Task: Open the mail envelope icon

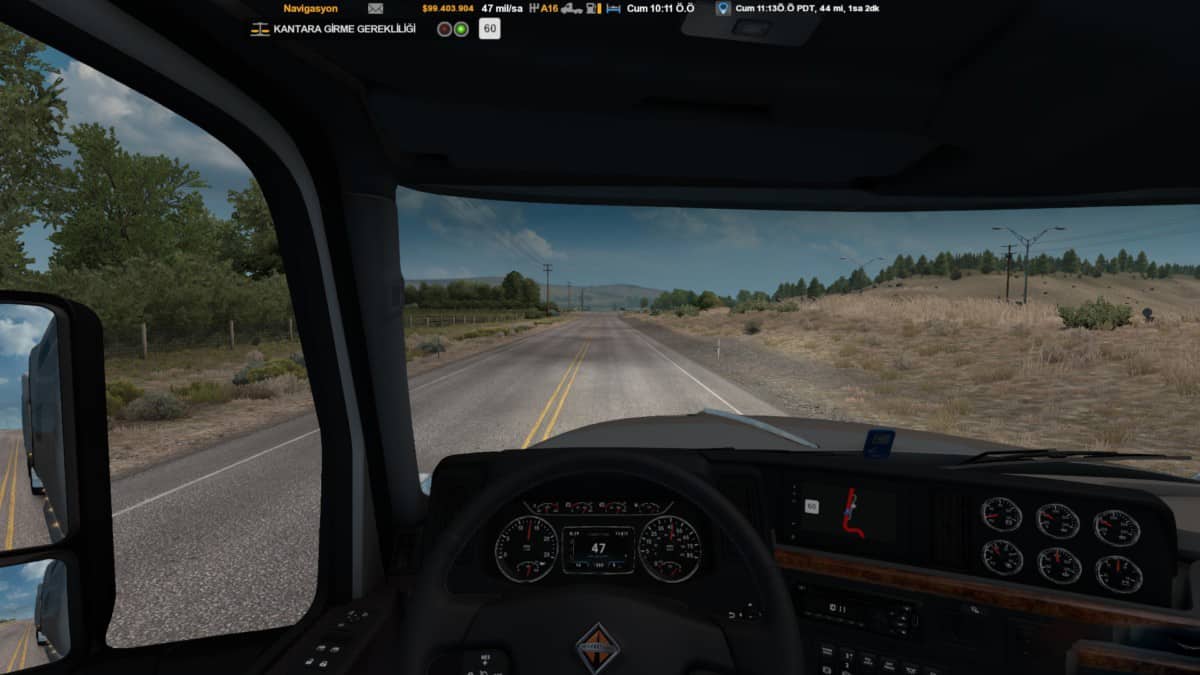Action: point(375,8)
